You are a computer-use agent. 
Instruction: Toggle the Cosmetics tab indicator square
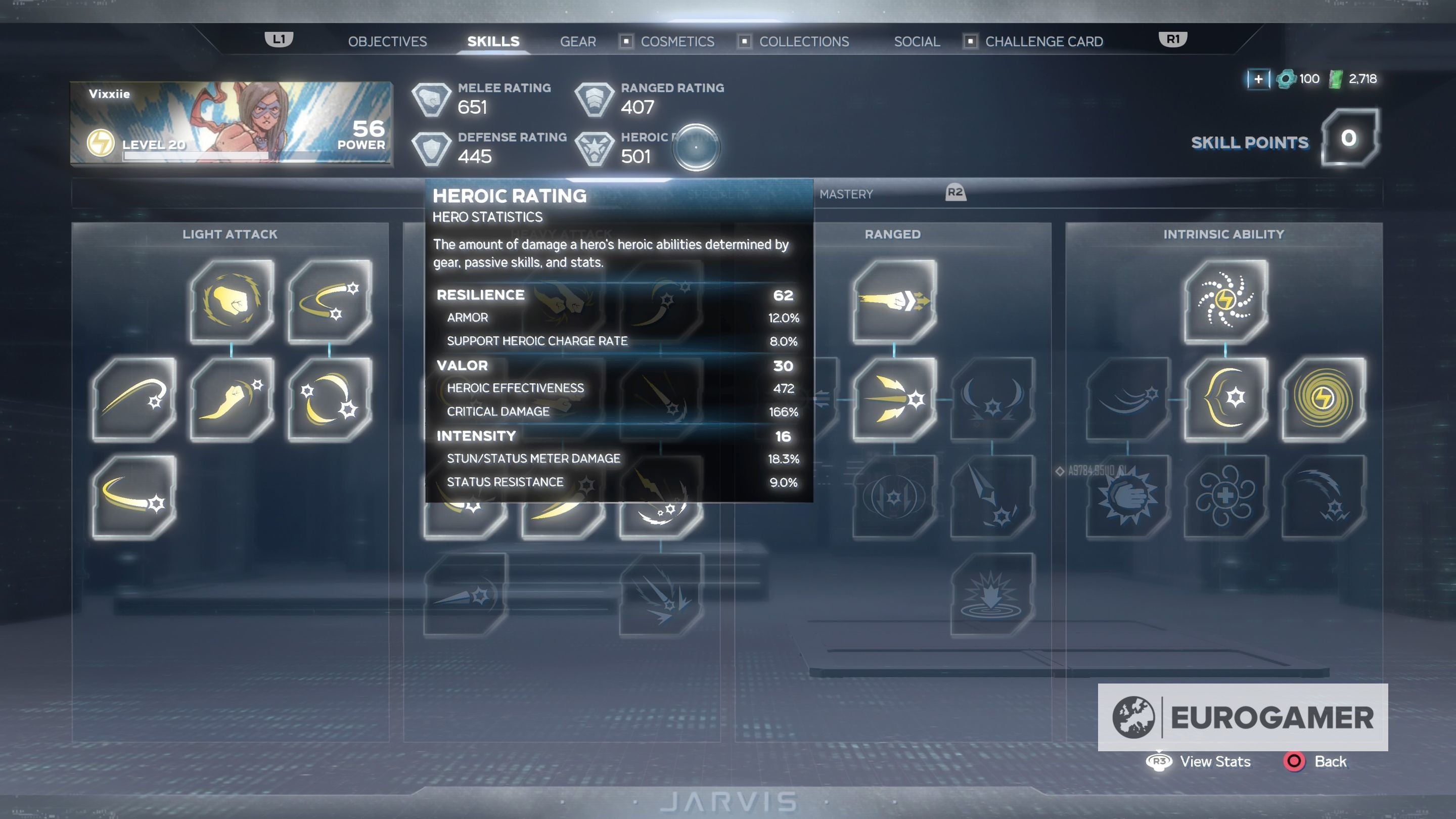pyautogui.click(x=626, y=42)
